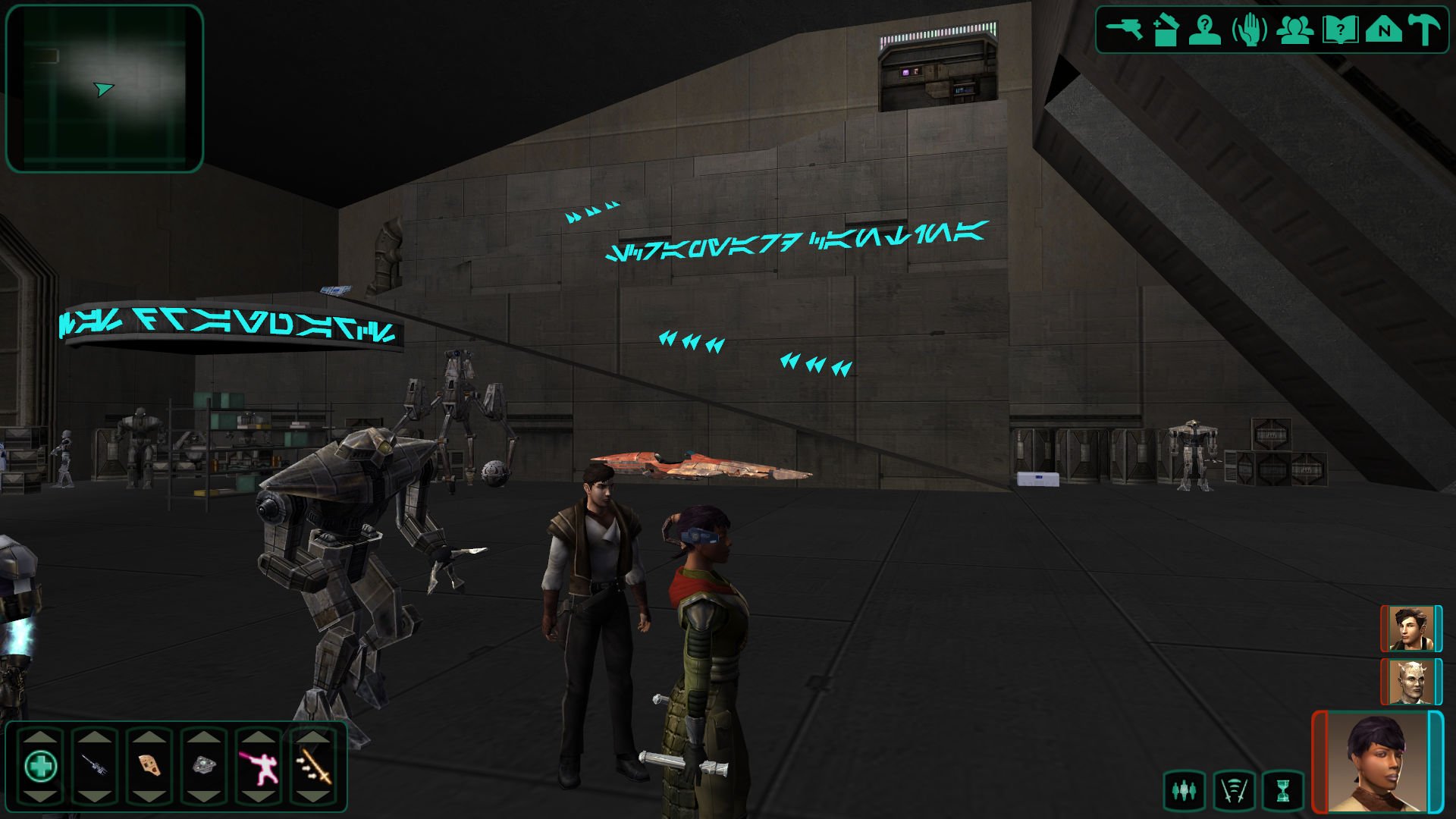Open the inventory box icon

pyautogui.click(x=1166, y=31)
